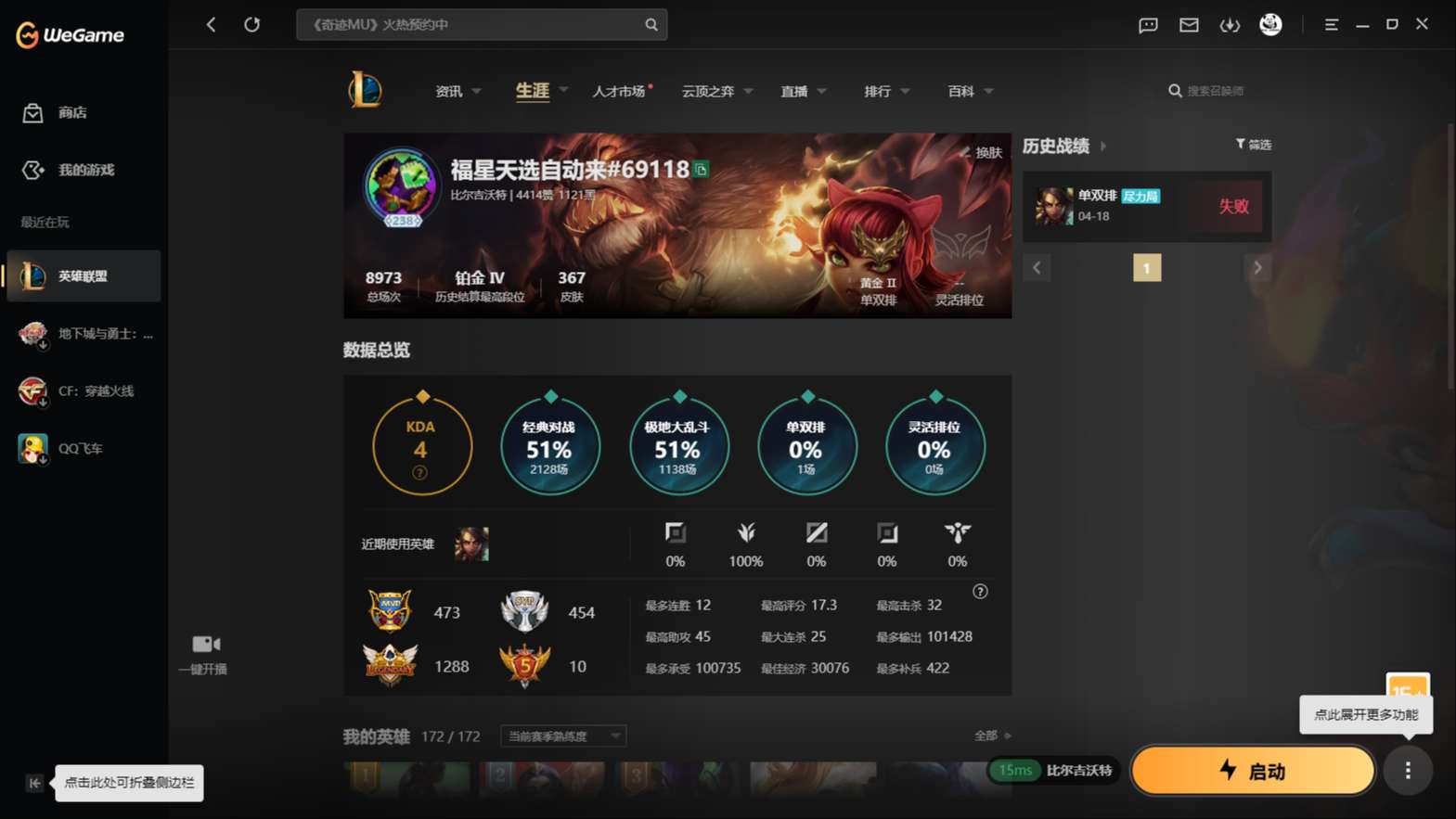Click the 一键开播 streaming camera icon

(x=203, y=644)
